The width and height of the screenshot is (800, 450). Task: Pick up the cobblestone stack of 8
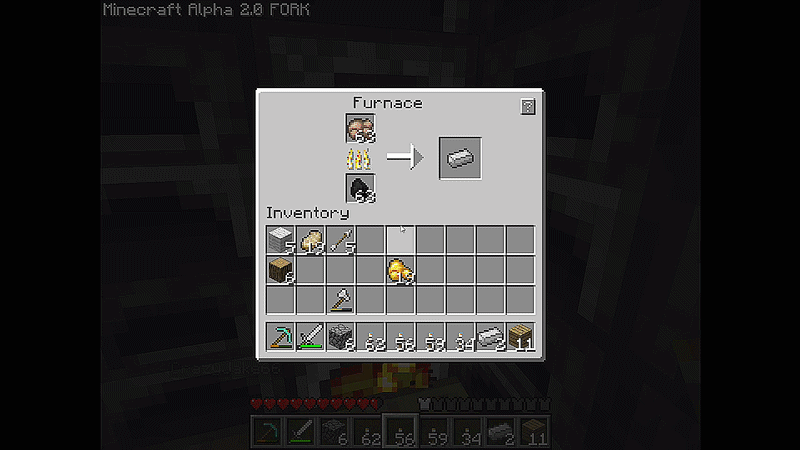click(x=341, y=337)
